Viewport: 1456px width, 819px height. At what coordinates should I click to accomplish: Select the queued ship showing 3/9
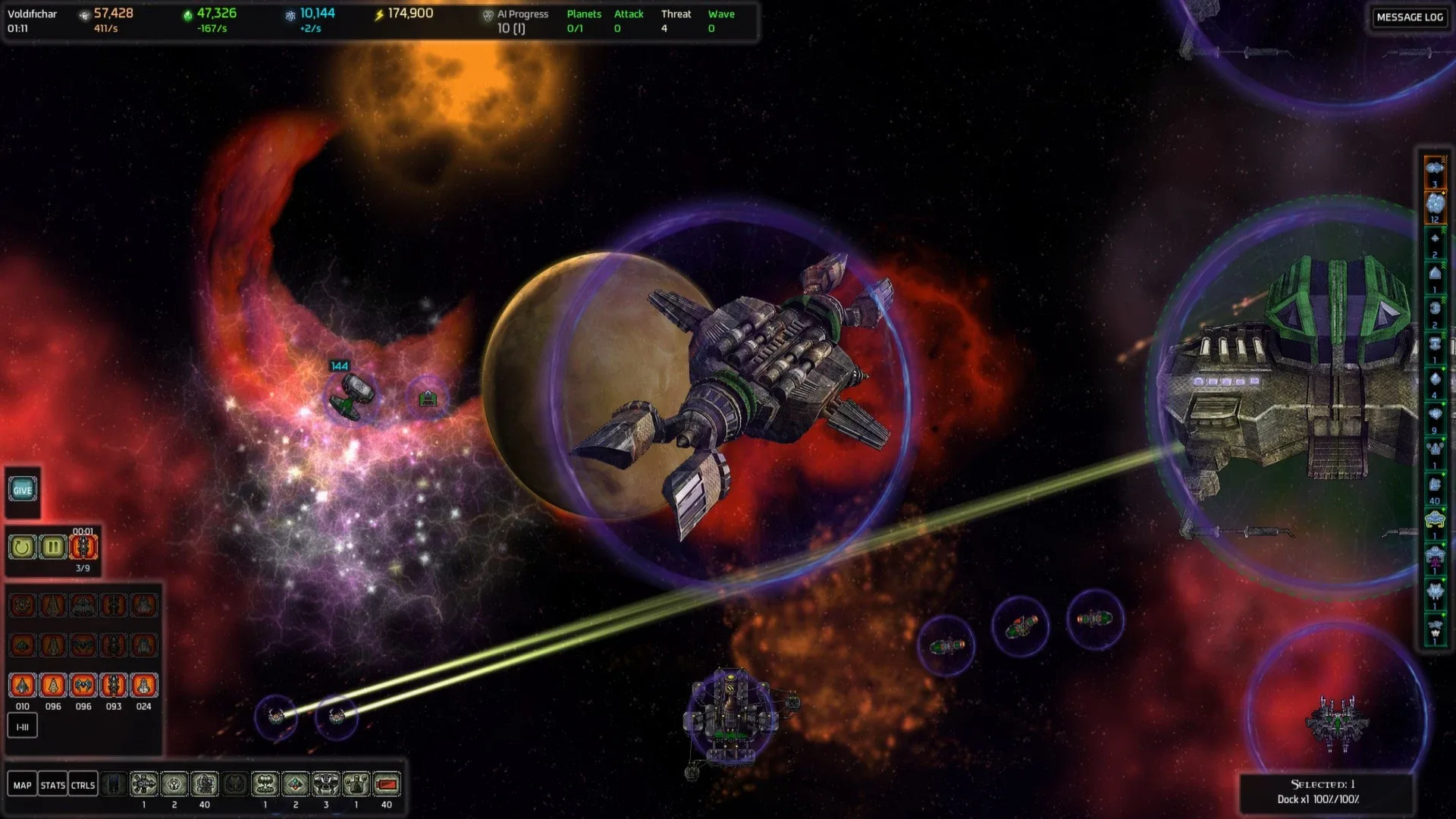tap(83, 547)
